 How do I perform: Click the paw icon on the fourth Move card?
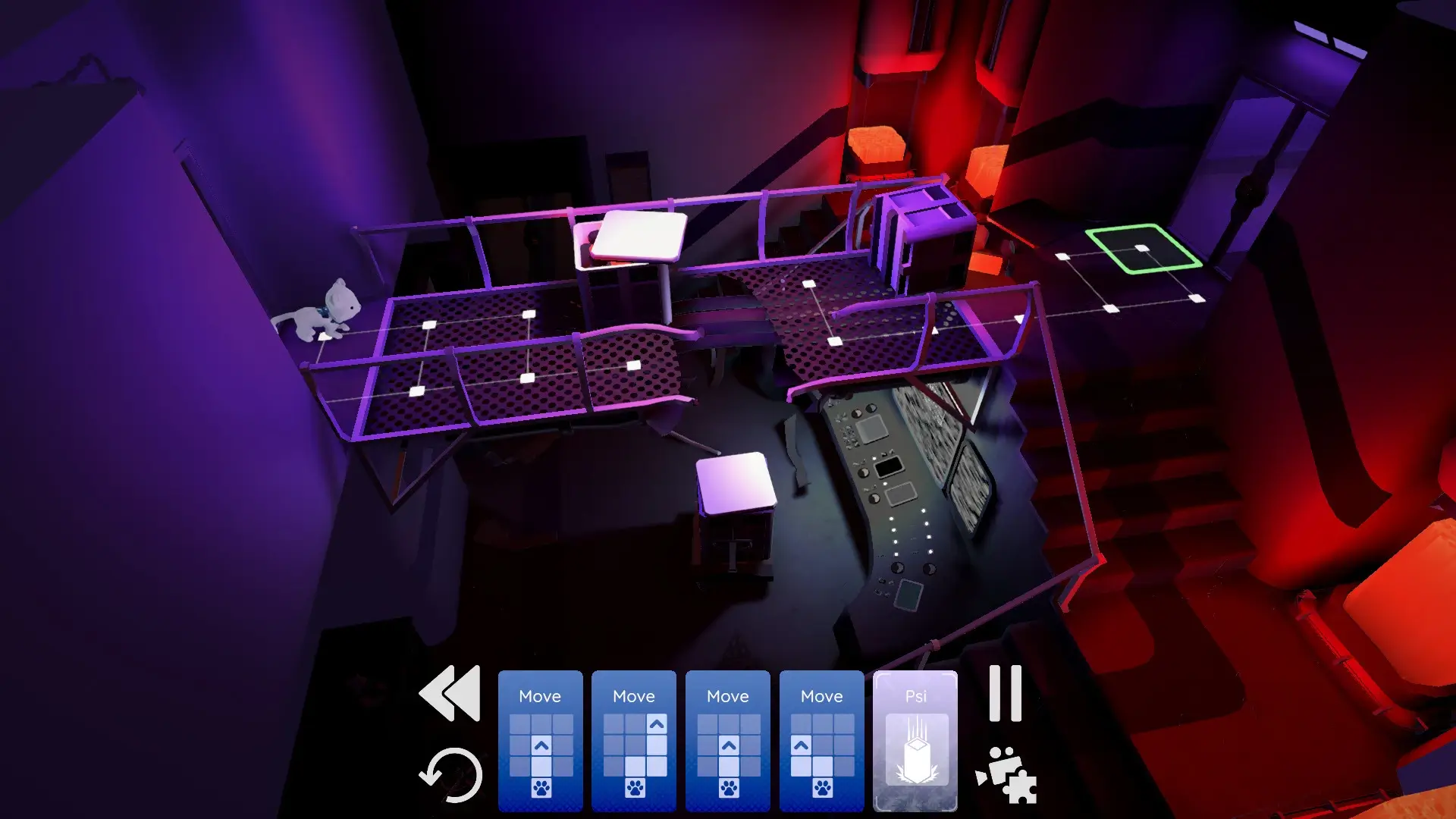point(822,788)
